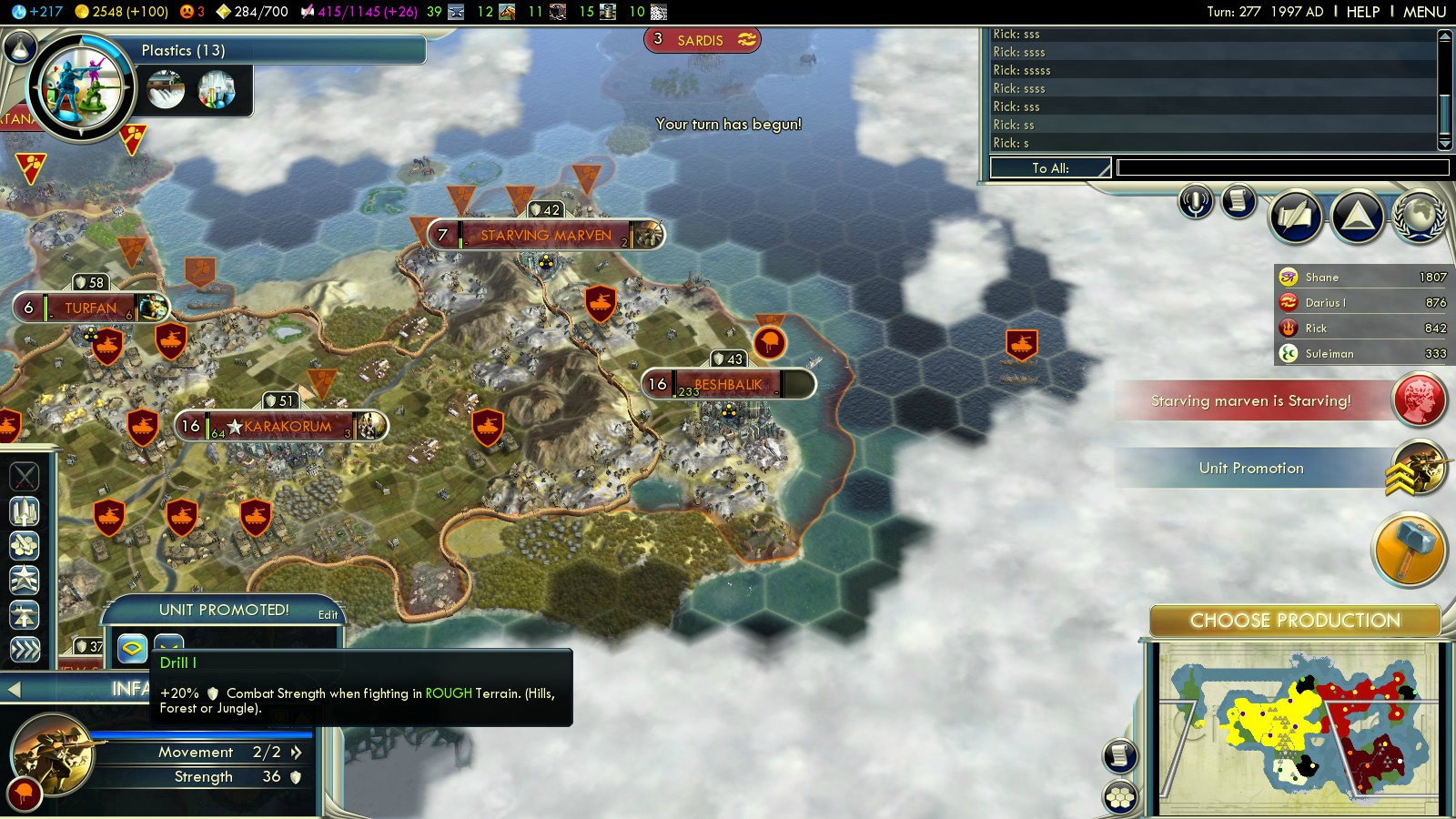Open the Beshbalik city banner

point(727,384)
